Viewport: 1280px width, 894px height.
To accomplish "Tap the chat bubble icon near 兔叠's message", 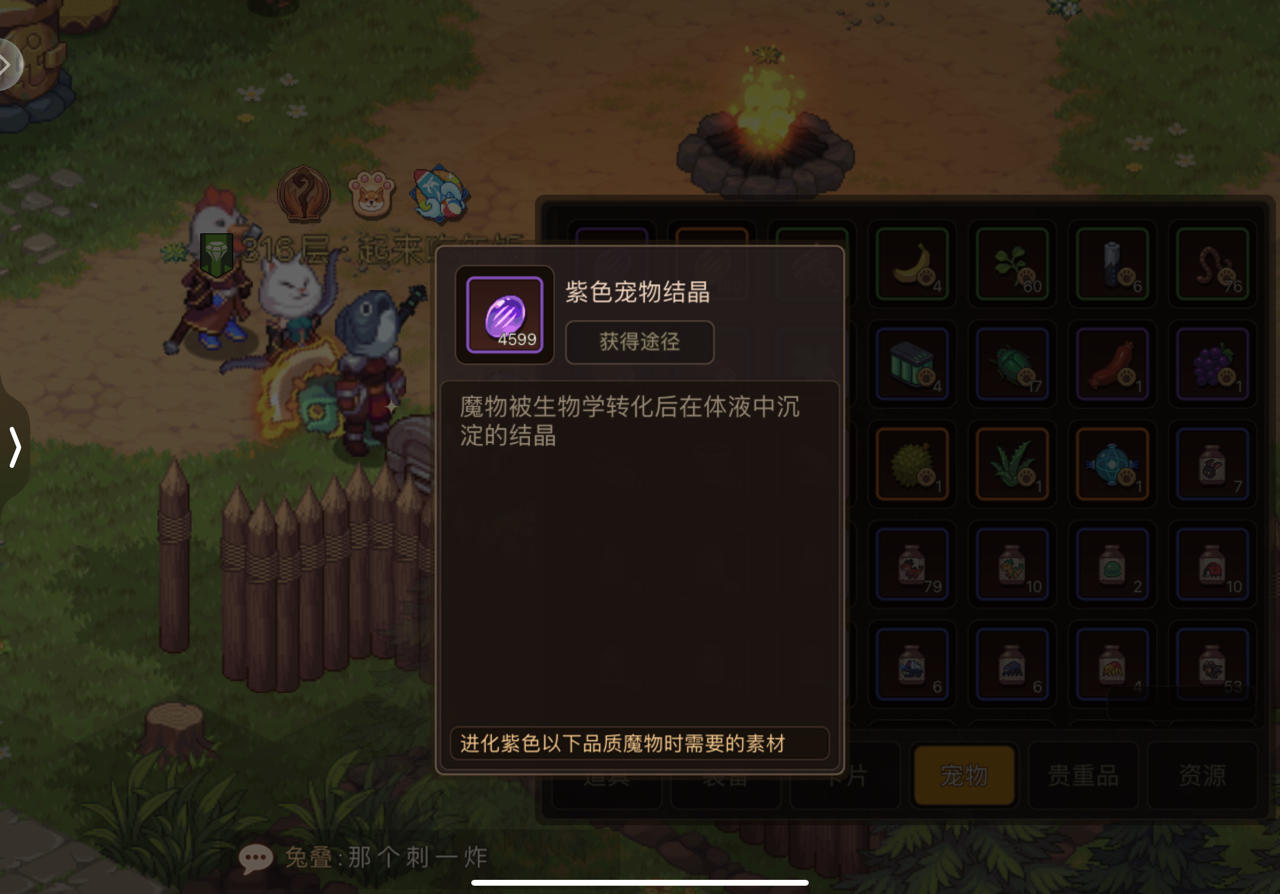I will point(256,857).
